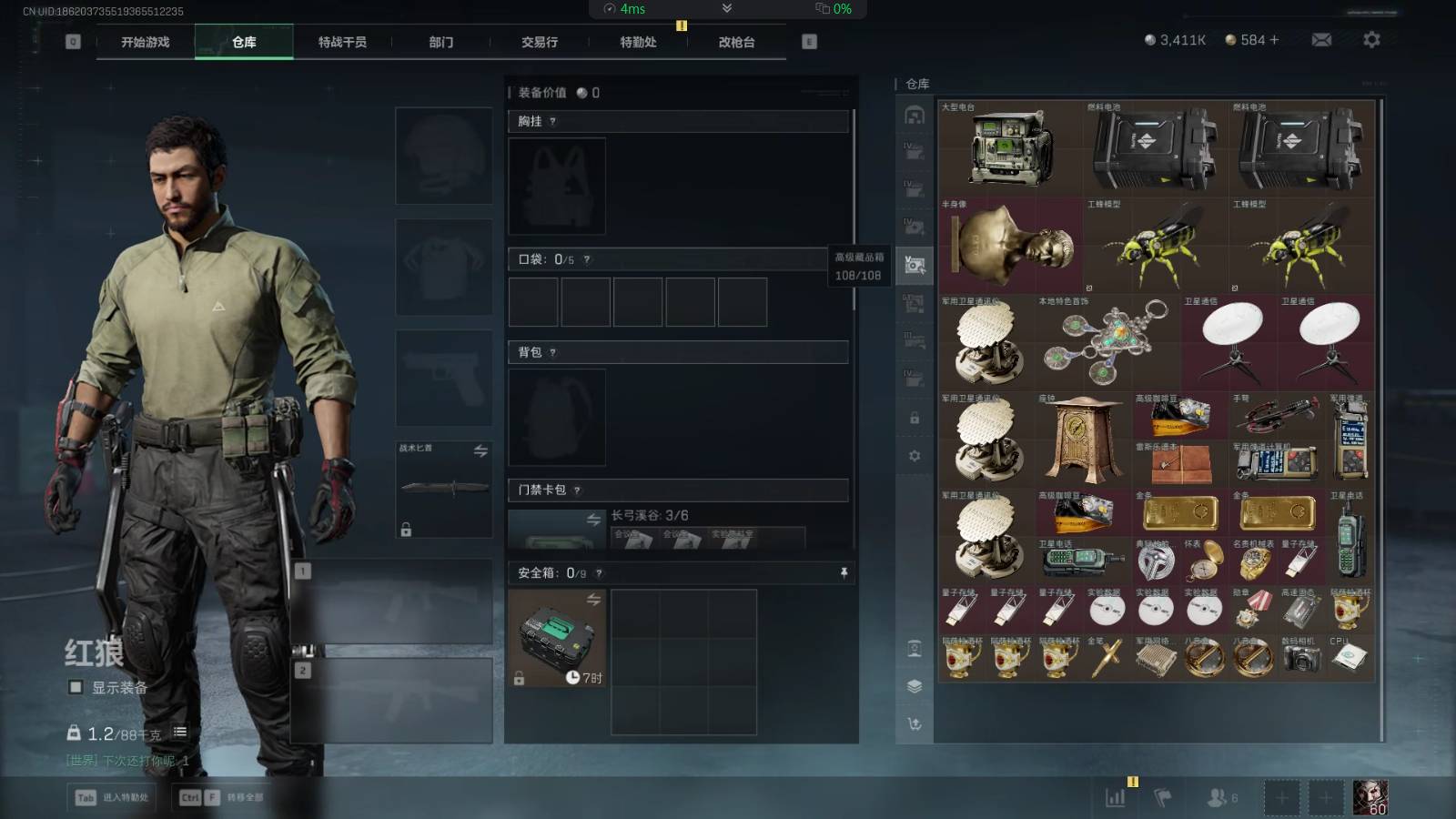Select the 特勤处 tab
Image resolution: width=1456 pixels, height=819 pixels.
pyautogui.click(x=638, y=42)
